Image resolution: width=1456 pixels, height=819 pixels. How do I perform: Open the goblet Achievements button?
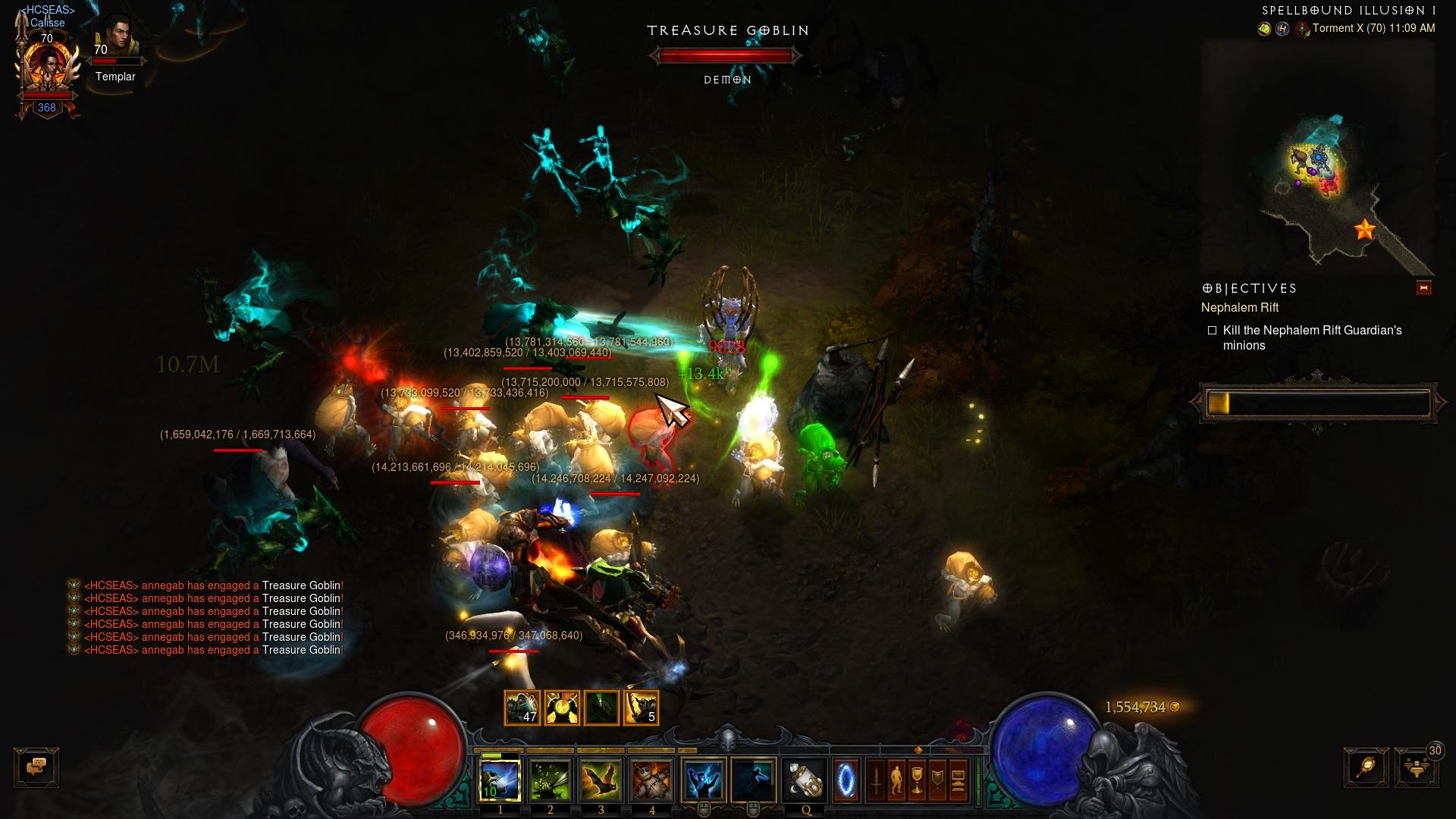917,780
